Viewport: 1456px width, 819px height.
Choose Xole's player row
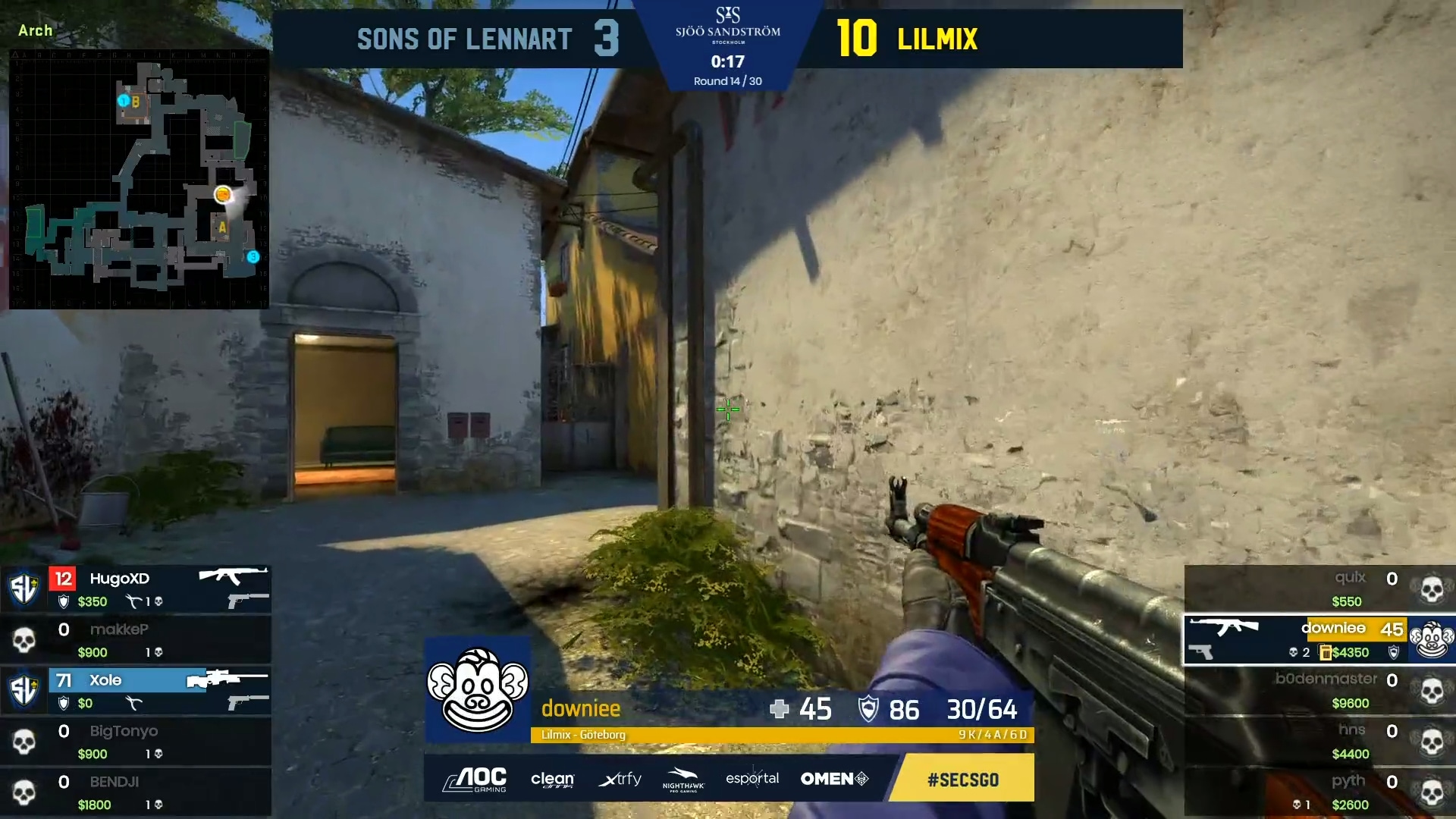tap(136, 690)
